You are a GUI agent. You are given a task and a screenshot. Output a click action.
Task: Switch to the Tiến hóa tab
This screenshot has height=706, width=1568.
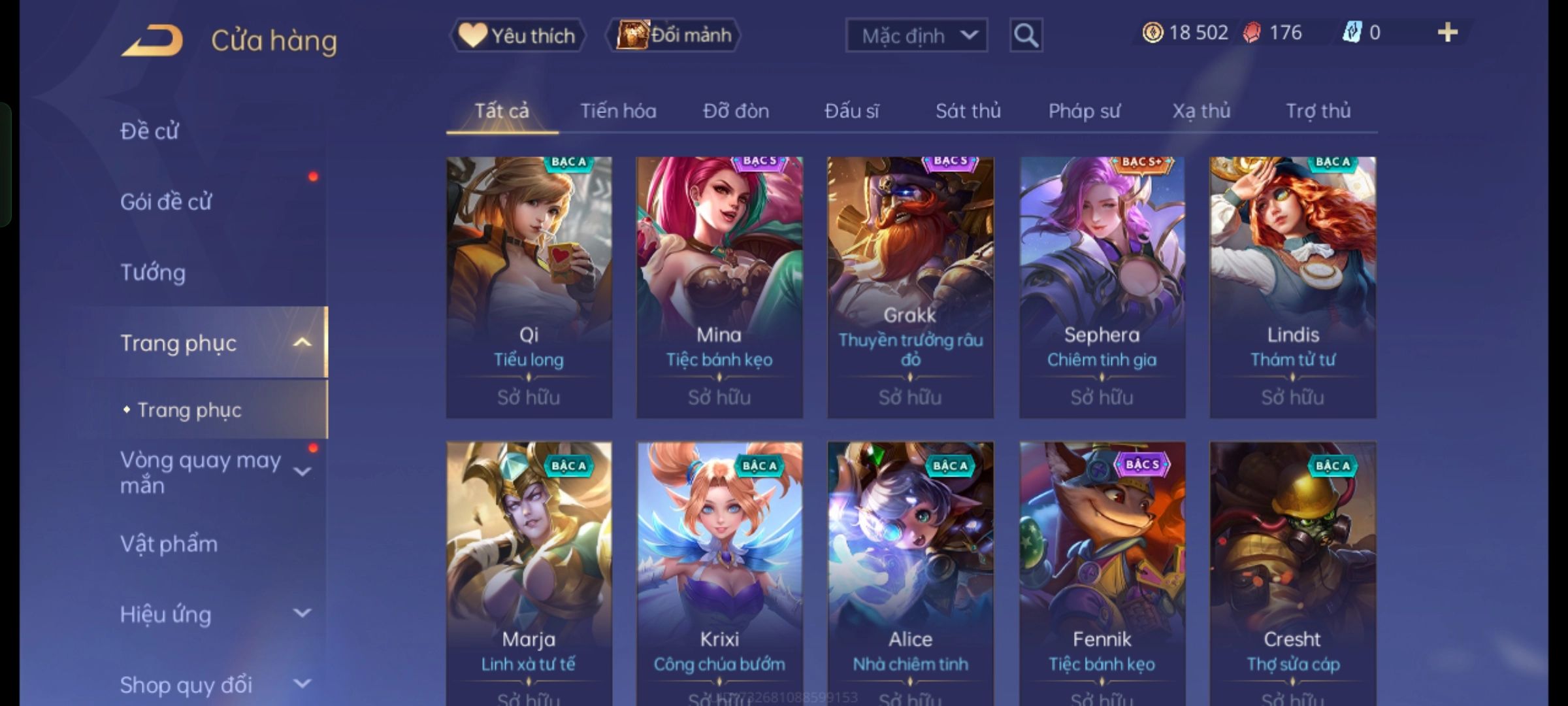click(x=618, y=111)
